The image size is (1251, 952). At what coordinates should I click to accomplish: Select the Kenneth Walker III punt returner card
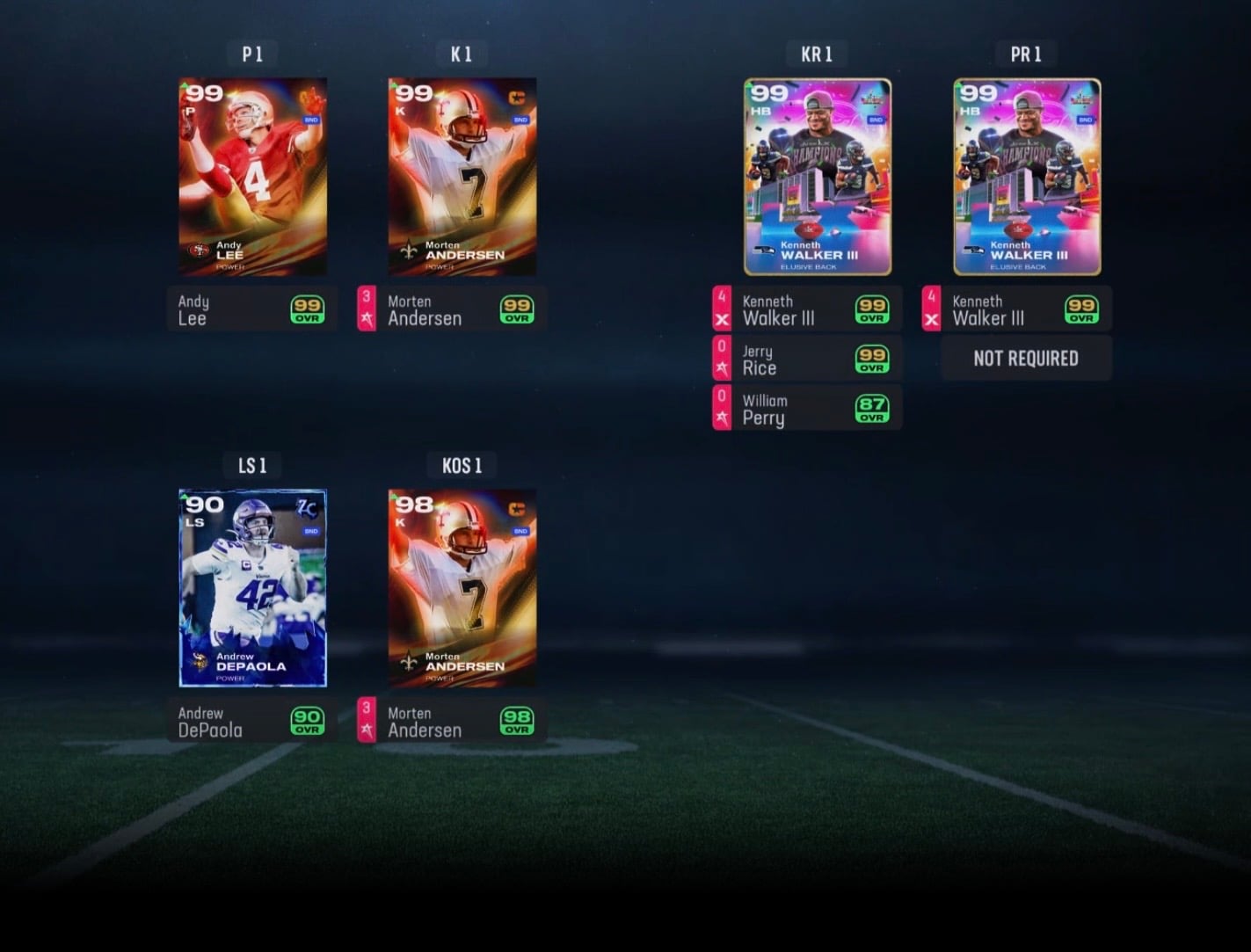tap(1027, 177)
